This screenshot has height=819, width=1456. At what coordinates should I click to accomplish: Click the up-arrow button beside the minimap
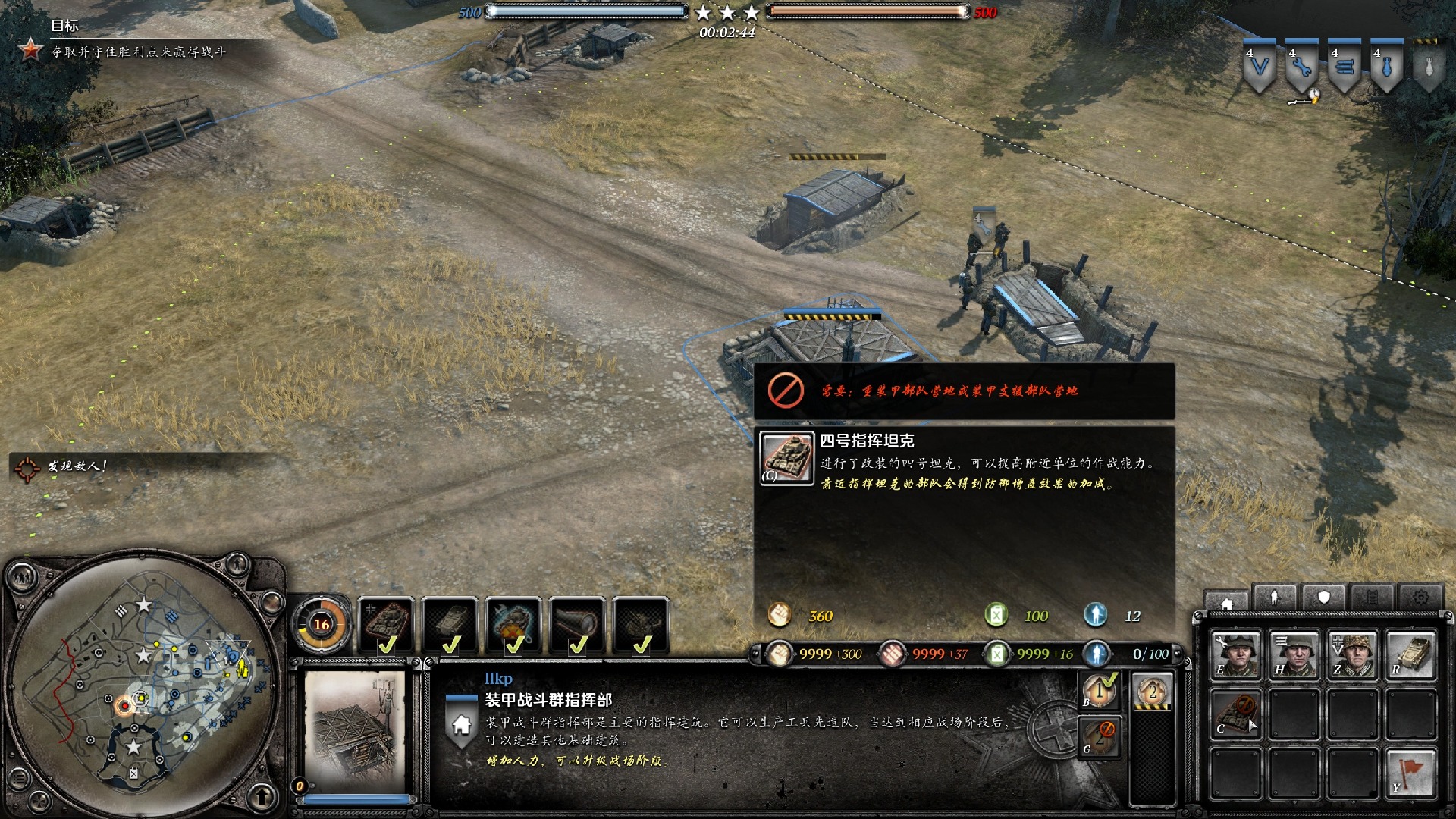[x=262, y=797]
